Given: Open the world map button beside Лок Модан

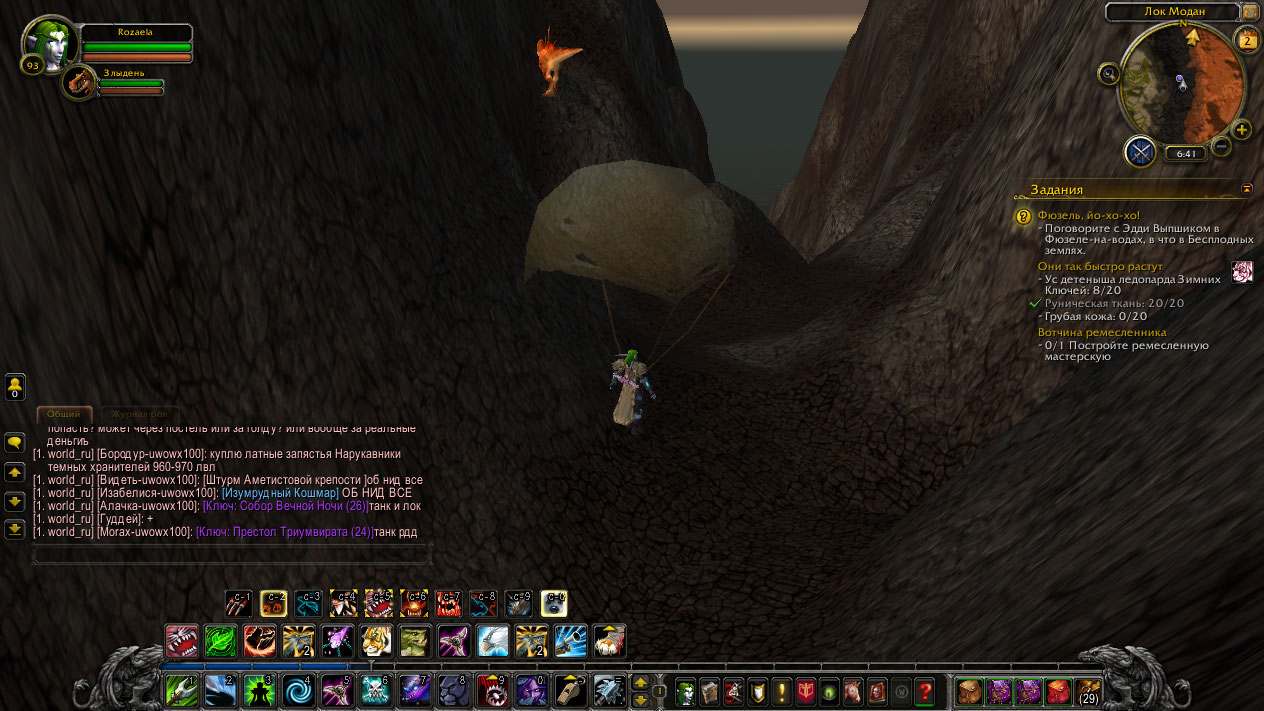Looking at the screenshot, I should (1250, 12).
